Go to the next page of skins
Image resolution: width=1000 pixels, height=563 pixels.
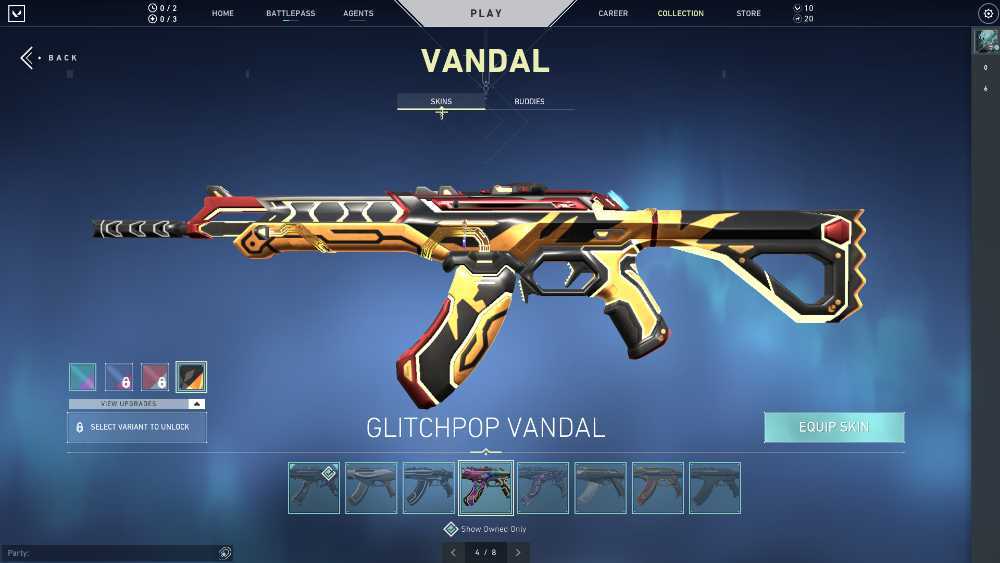[x=518, y=552]
